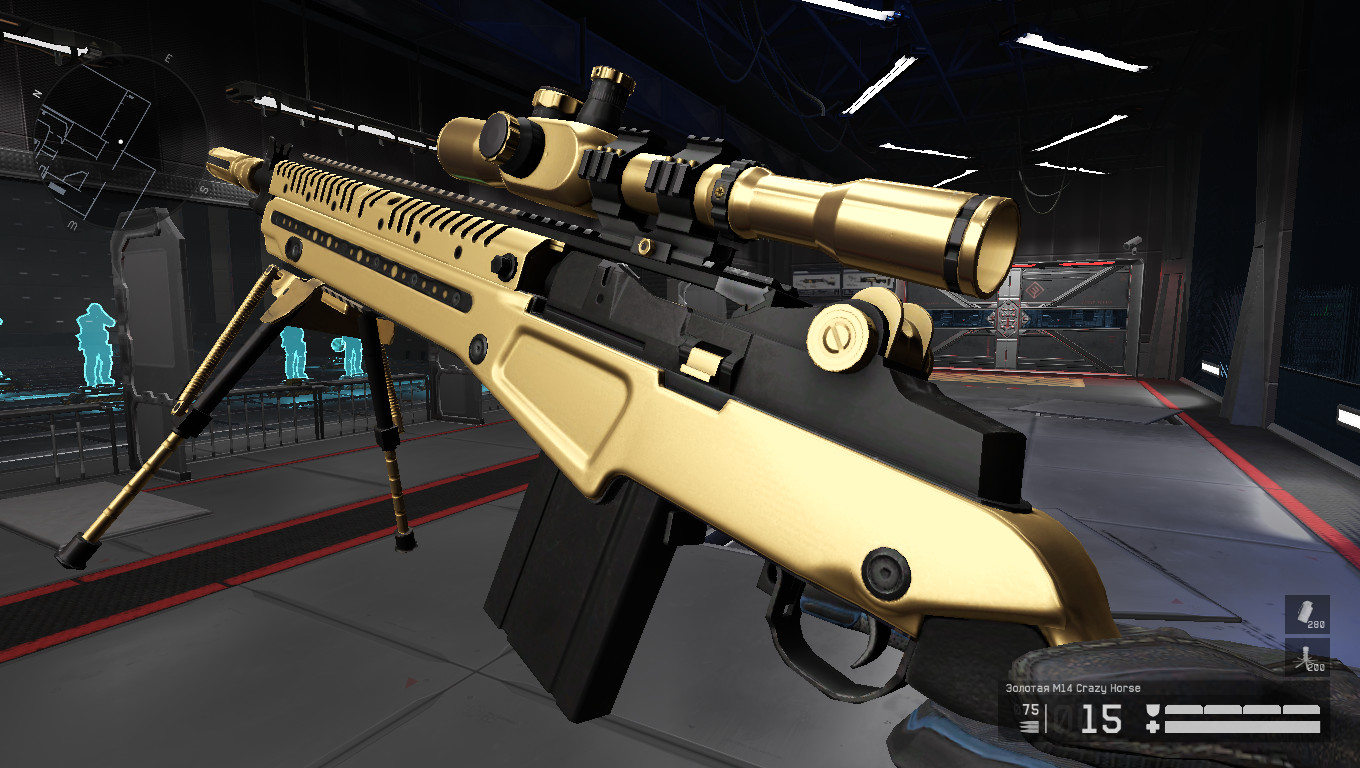Select the smoke grenade slot showing 280
This screenshot has height=768, width=1360.
(1307, 614)
